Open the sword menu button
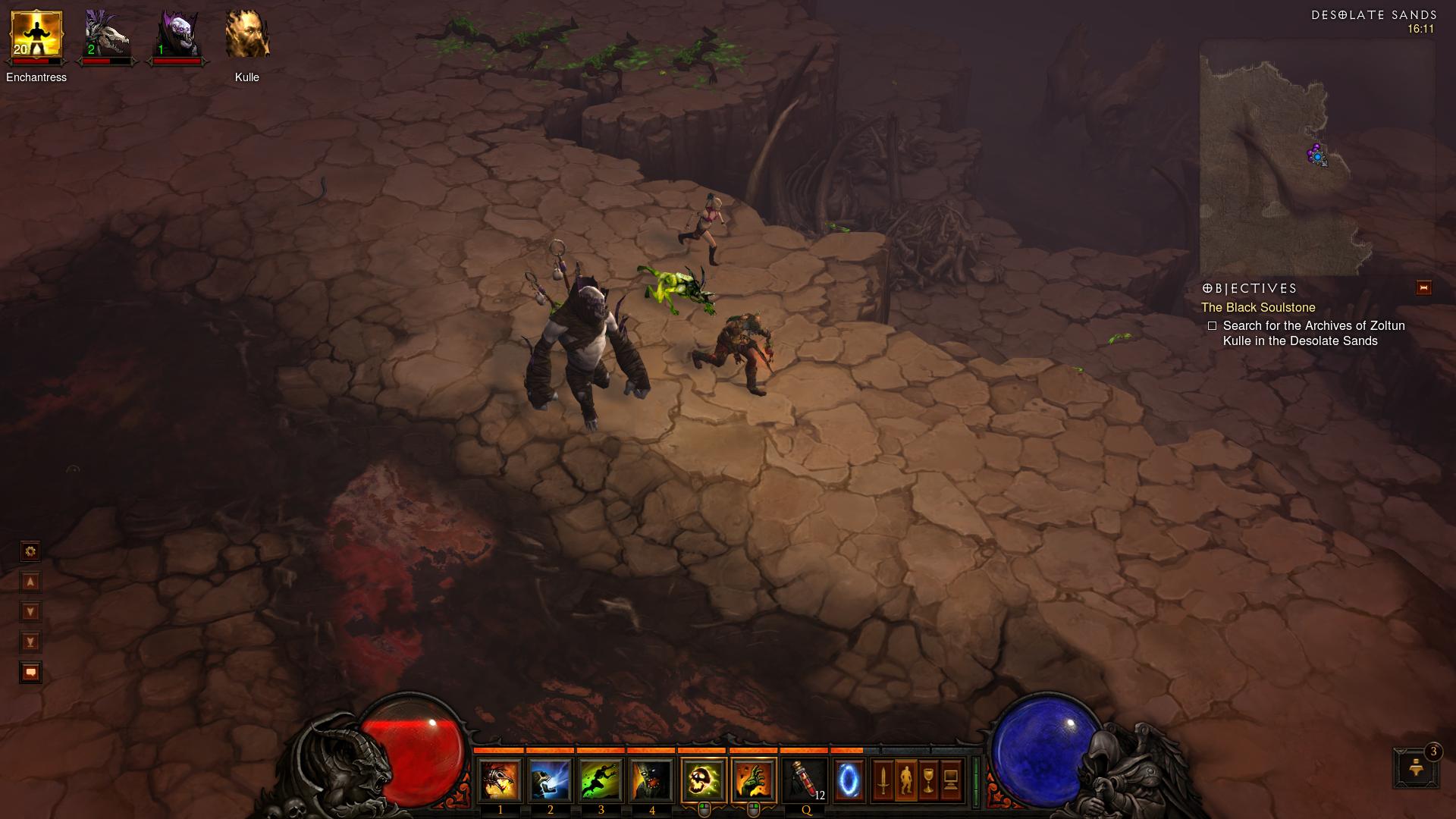Viewport: 1456px width, 819px height. [x=883, y=780]
